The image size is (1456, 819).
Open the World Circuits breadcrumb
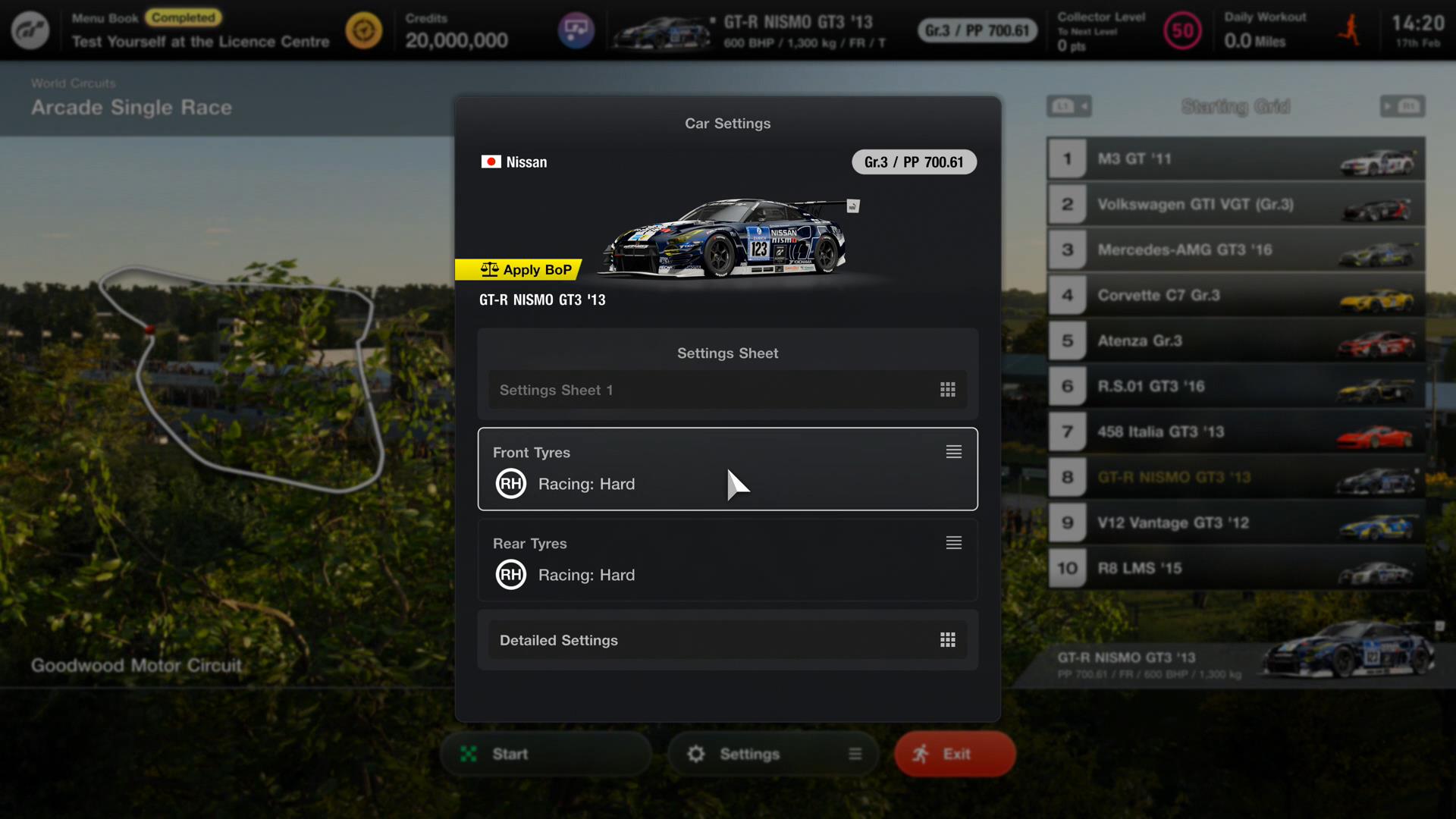73,83
